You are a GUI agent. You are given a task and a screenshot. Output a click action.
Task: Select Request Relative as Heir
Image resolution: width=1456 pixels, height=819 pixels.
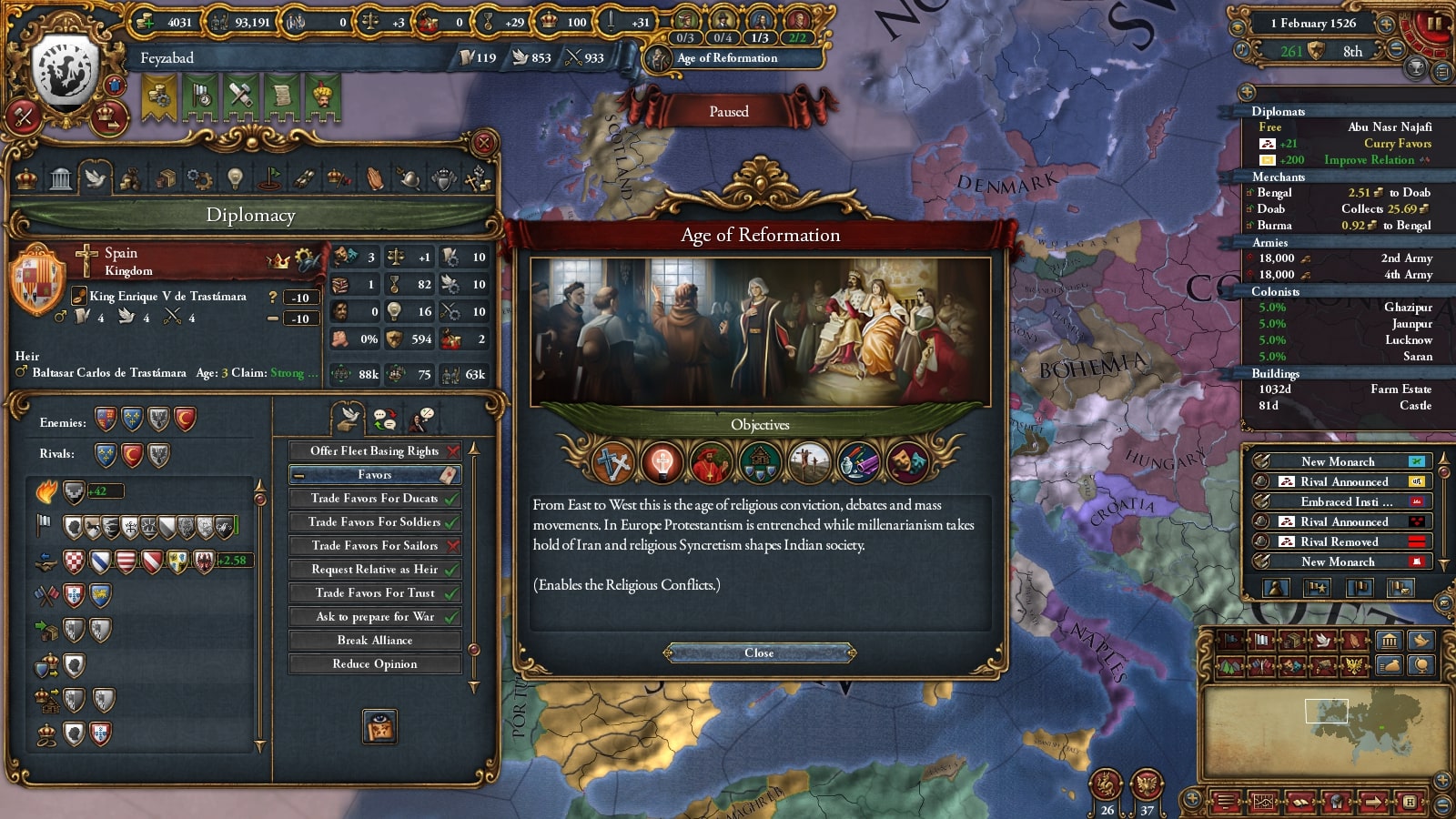tap(374, 570)
